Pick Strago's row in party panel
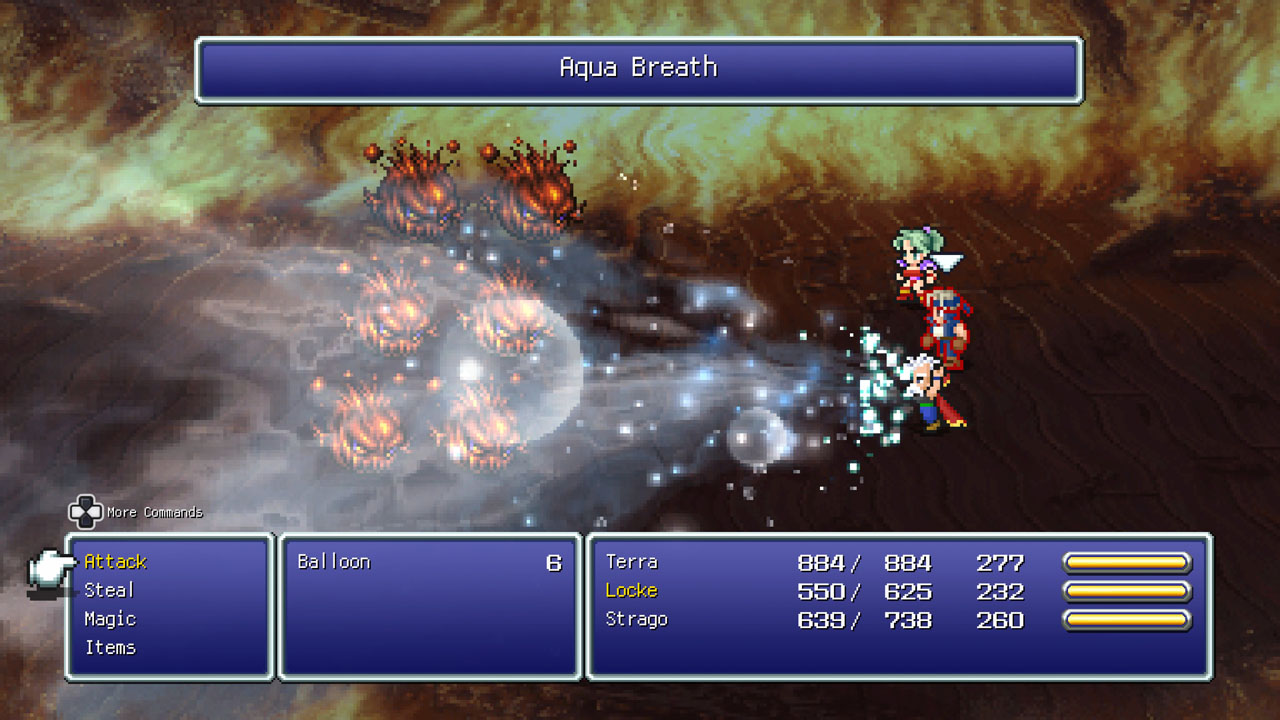Screen dimensions: 1280x720 636,620
